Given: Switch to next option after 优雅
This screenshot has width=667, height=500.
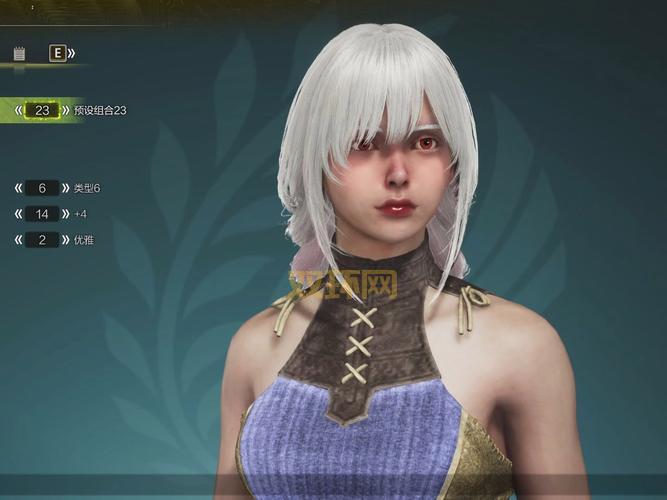Looking at the screenshot, I should (65, 240).
